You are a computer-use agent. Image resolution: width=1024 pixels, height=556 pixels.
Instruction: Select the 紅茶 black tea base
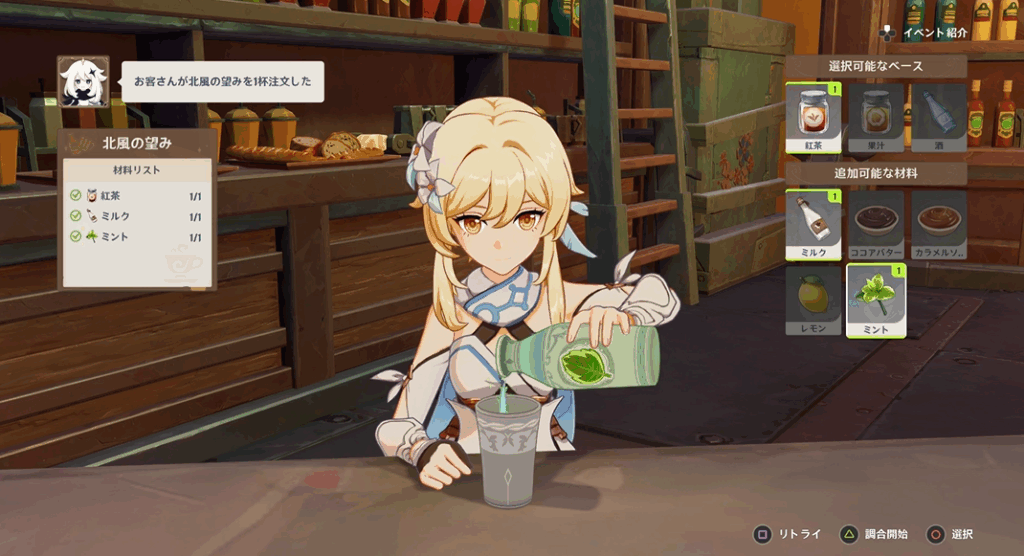coord(813,117)
